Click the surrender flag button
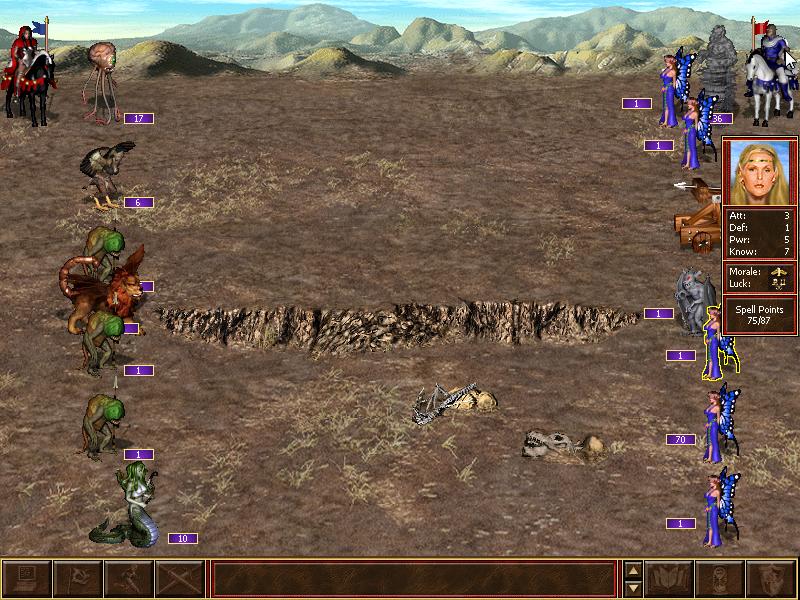The height and width of the screenshot is (600, 800). click(x=77, y=579)
